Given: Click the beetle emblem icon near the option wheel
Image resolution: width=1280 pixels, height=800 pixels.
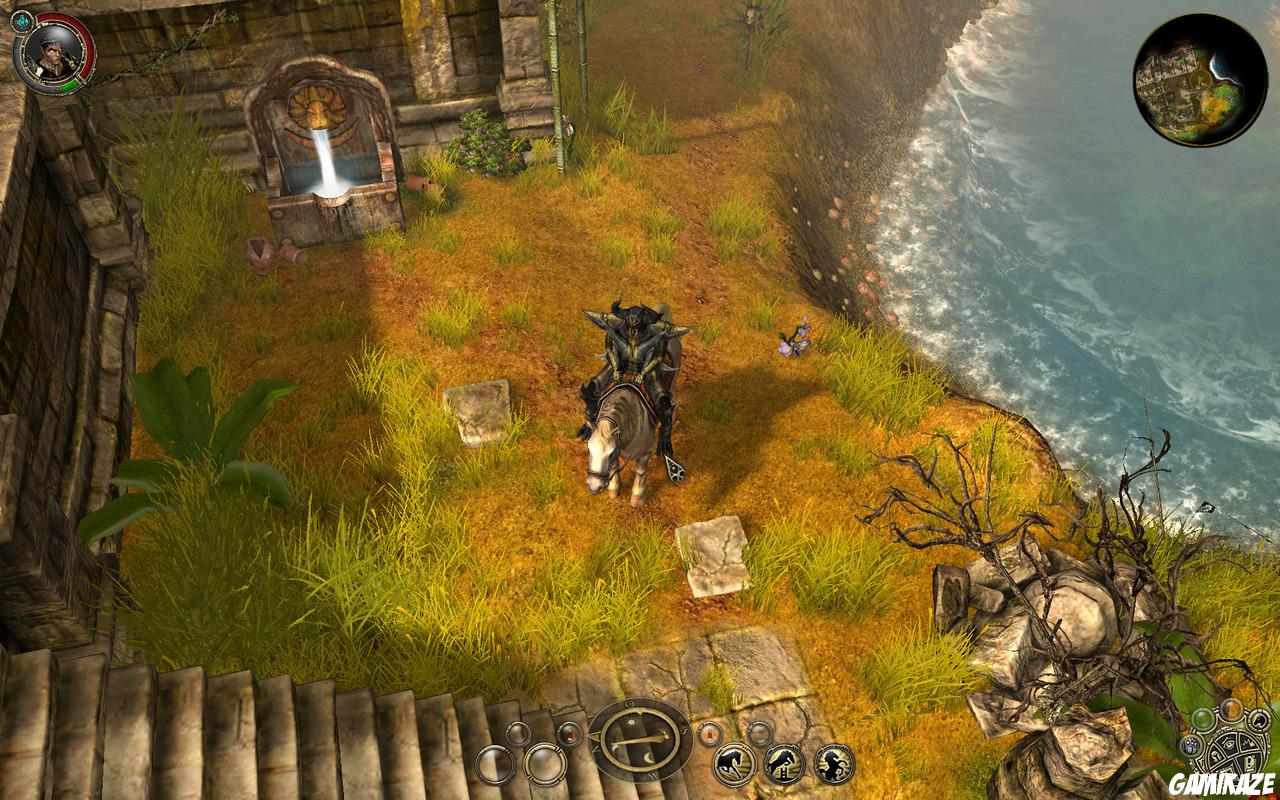Looking at the screenshot, I should [1192, 747].
